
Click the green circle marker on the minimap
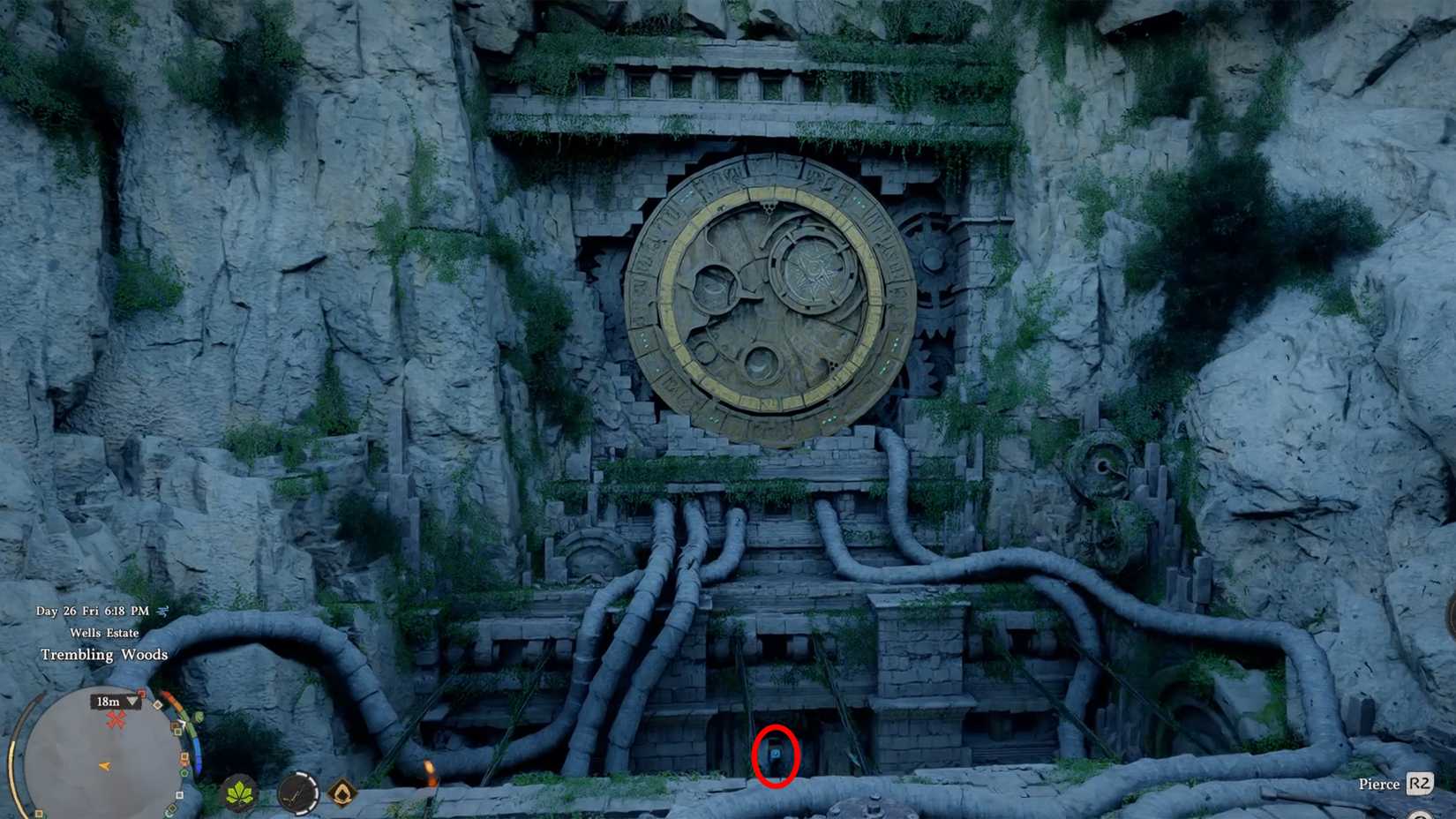(184, 772)
